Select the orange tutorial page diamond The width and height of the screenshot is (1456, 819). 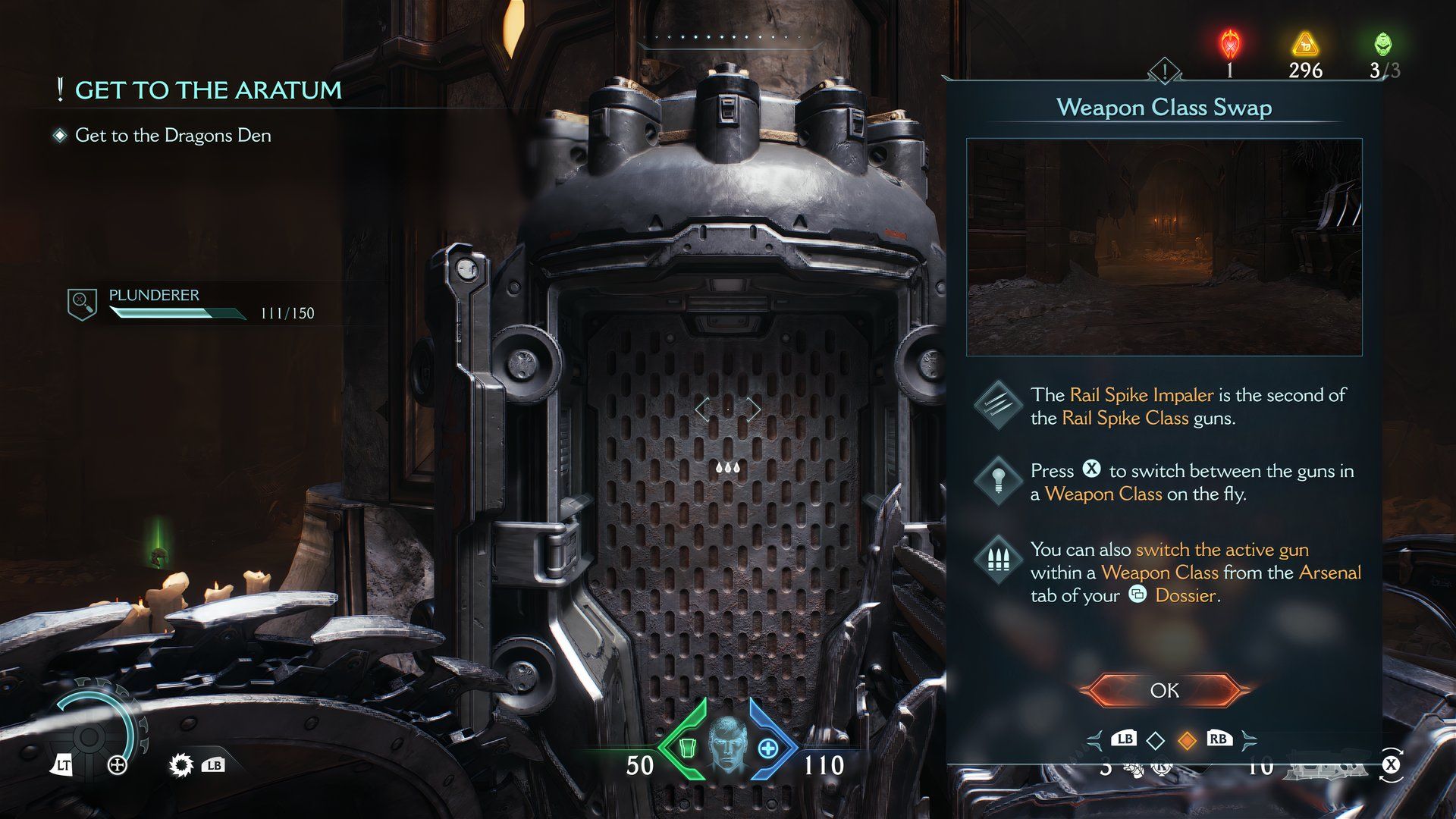1187,740
